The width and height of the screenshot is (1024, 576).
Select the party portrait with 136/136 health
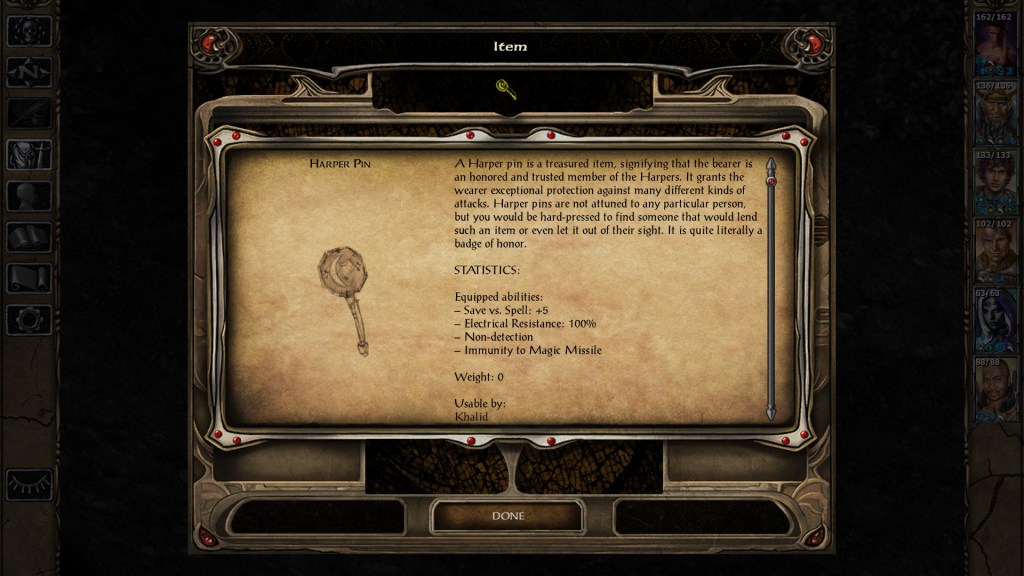[995, 111]
